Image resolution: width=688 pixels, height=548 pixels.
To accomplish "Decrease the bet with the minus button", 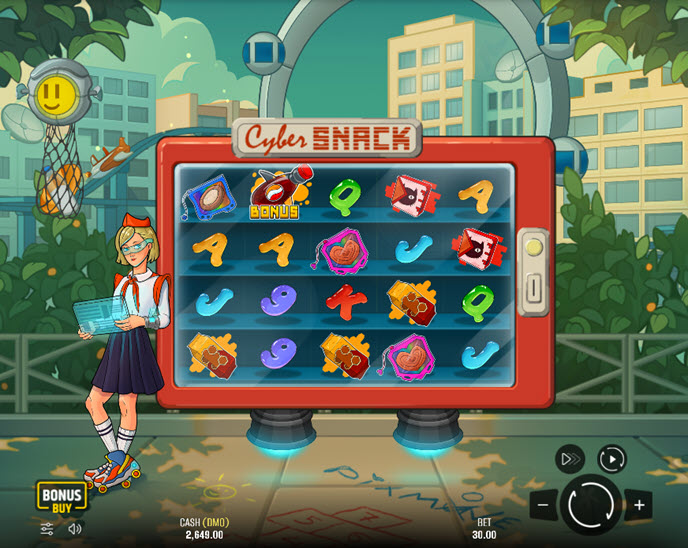I will tap(542, 505).
